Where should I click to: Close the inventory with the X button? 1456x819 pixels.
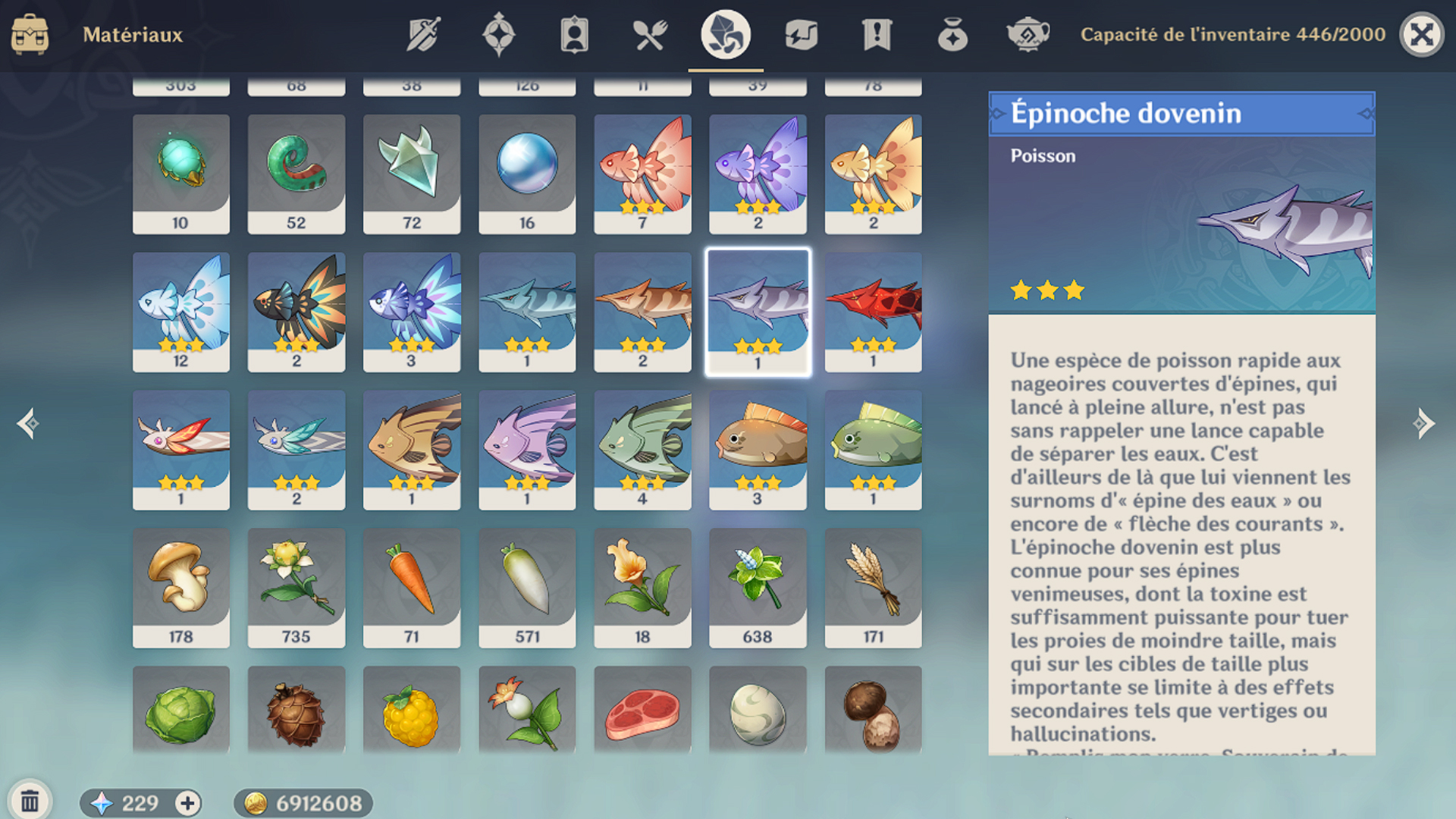(1422, 34)
